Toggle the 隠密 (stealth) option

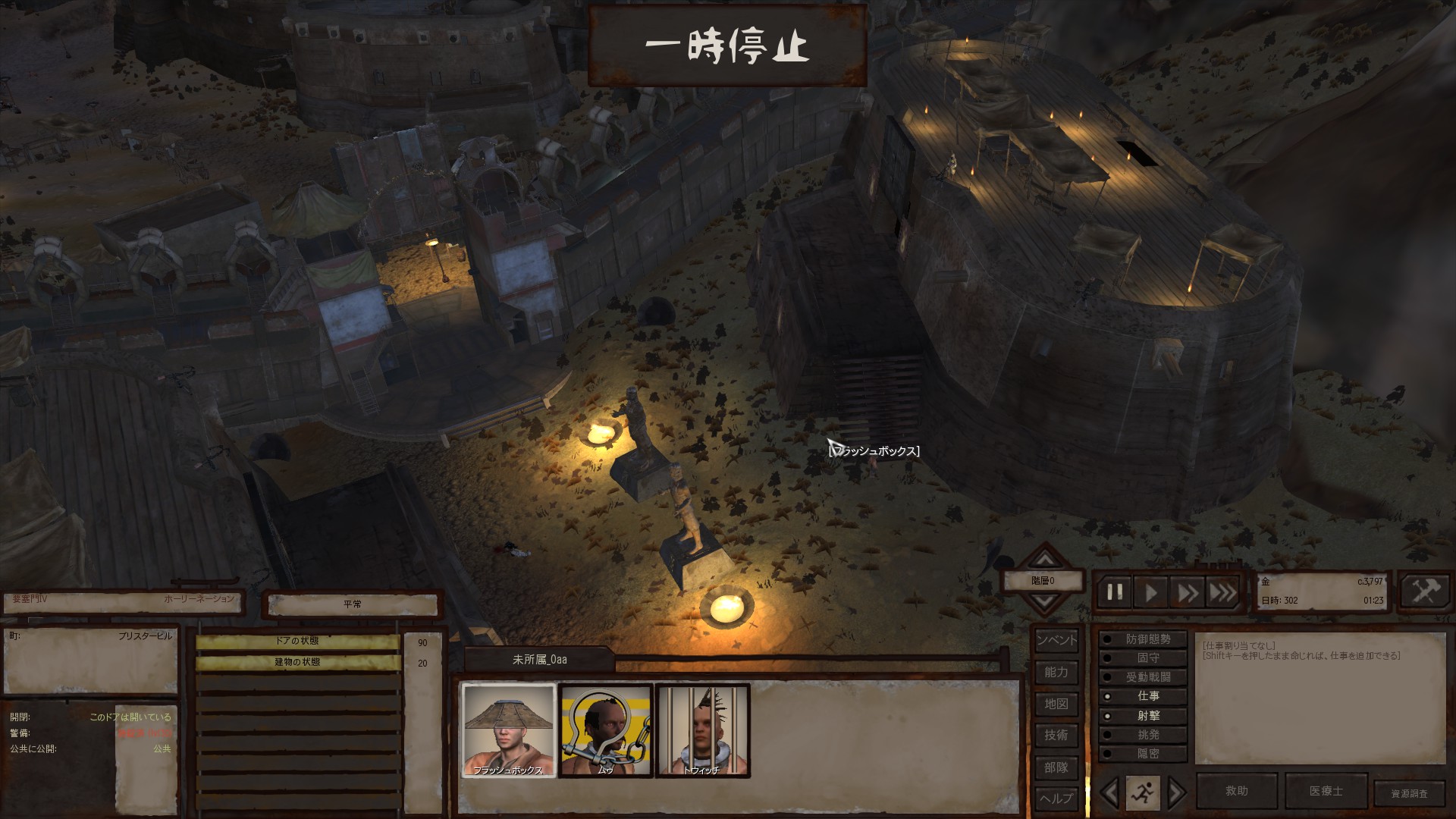1143,754
